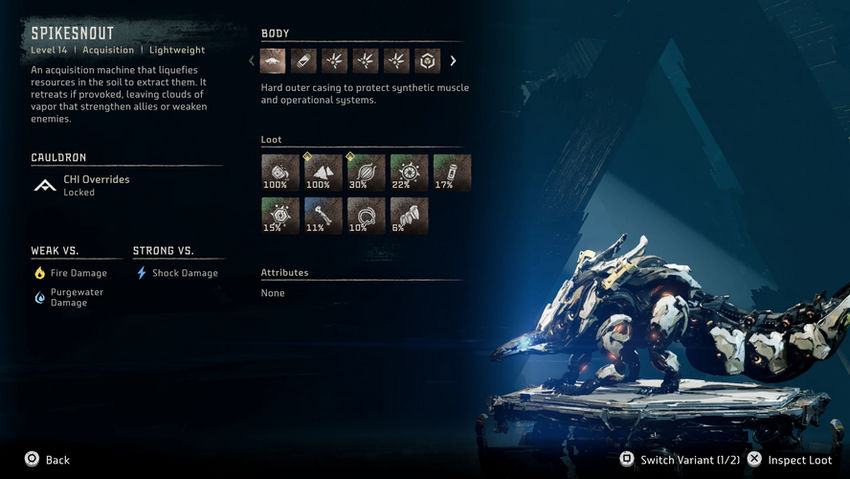This screenshot has height=479, width=850.
Task: Inspect the 10% wire coil loot
Action: click(x=366, y=215)
